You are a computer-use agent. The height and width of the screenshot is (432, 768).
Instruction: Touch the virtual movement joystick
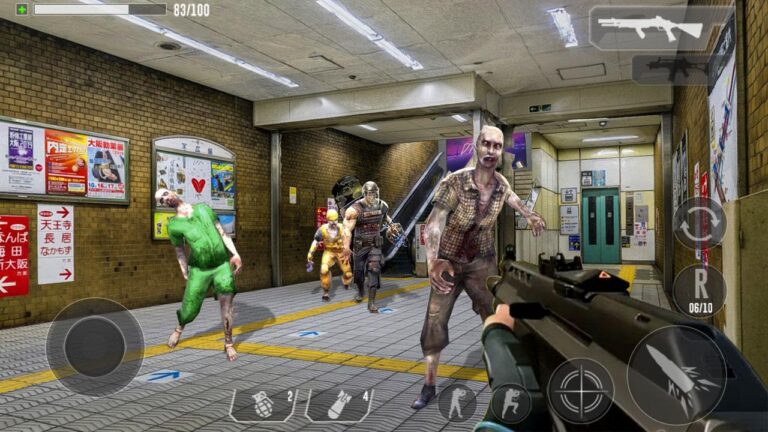click(x=95, y=346)
